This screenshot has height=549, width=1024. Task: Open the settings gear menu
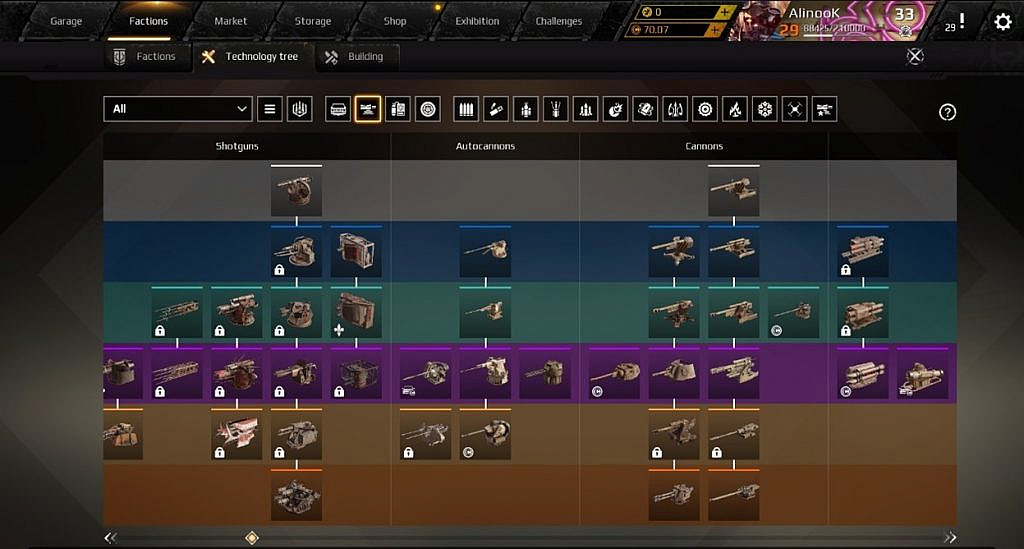point(1002,21)
